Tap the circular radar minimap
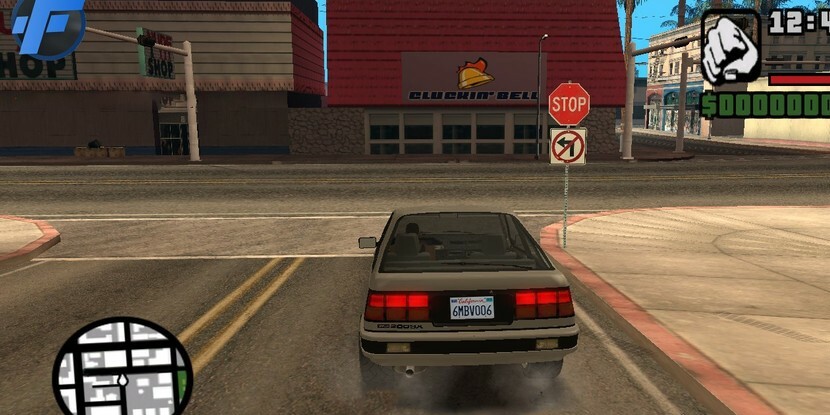The width and height of the screenshot is (830, 415). coord(122,368)
